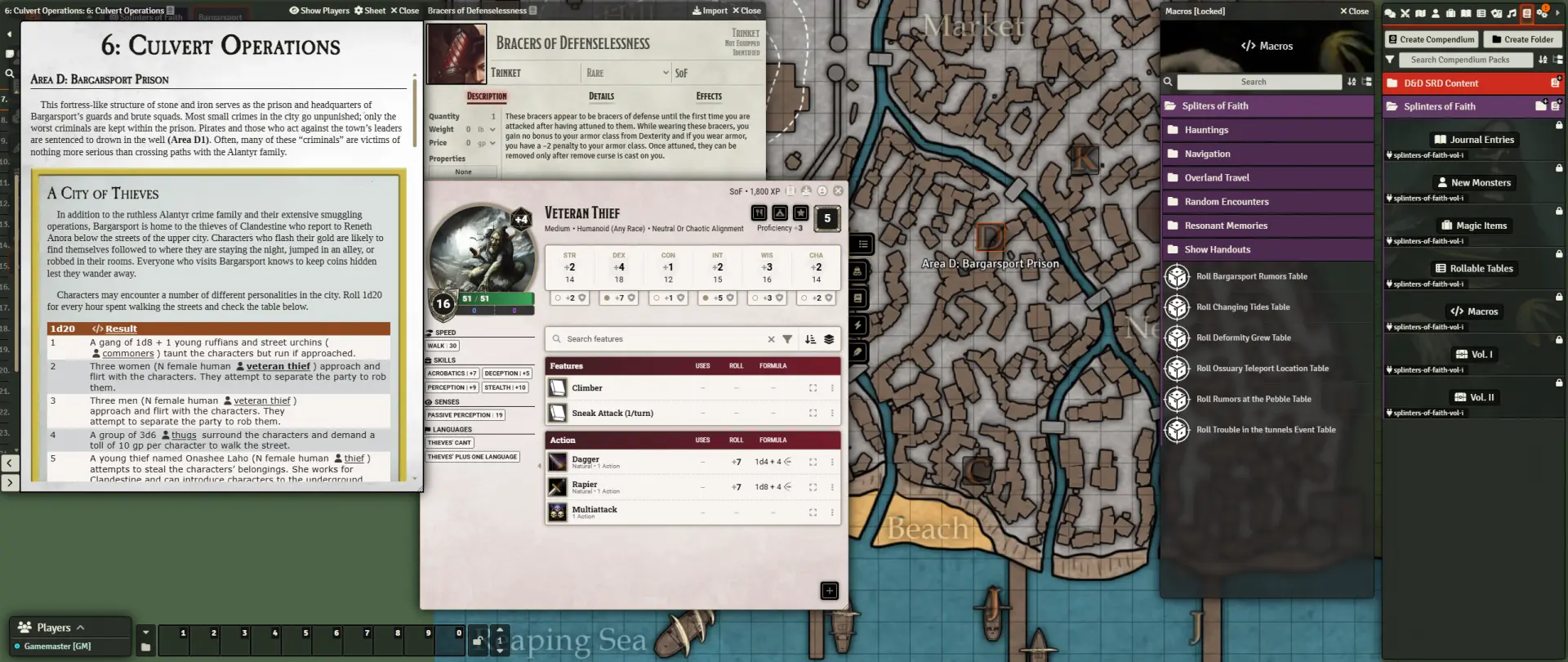Click the Create Compendium button
Viewport: 1568px width, 662px height.
click(1431, 39)
